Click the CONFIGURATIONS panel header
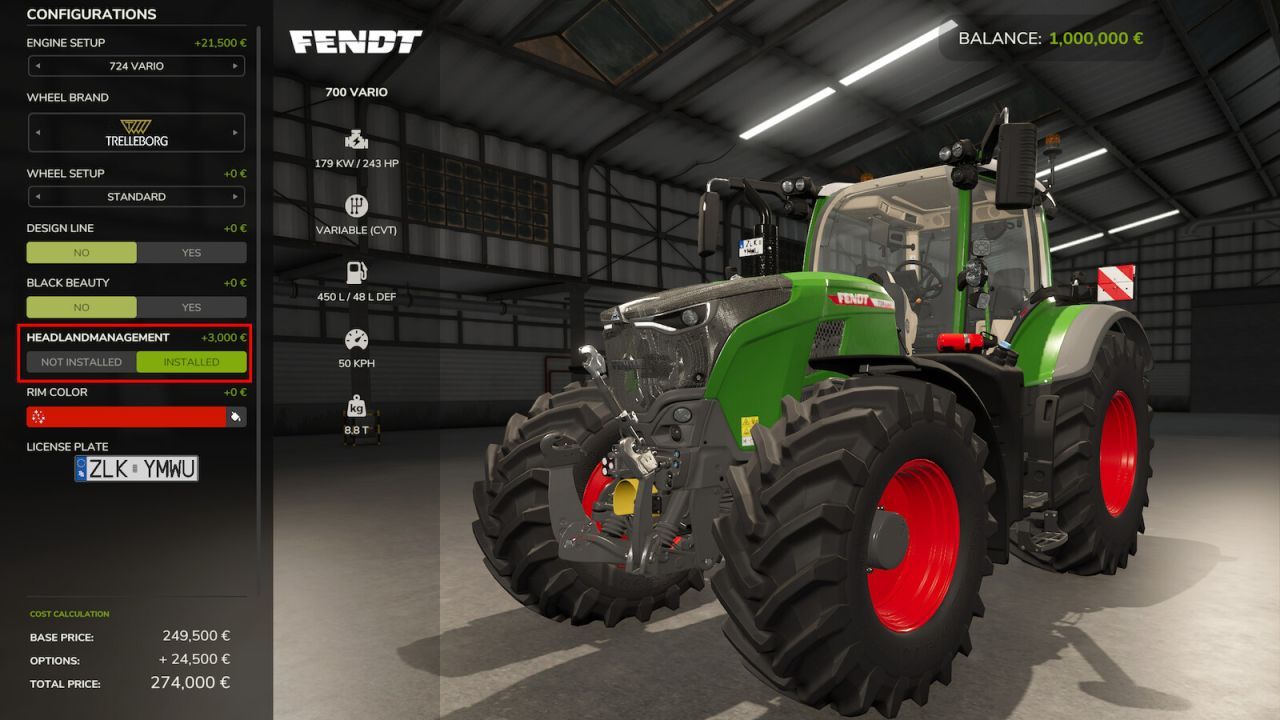This screenshot has height=720, width=1280. tap(91, 14)
